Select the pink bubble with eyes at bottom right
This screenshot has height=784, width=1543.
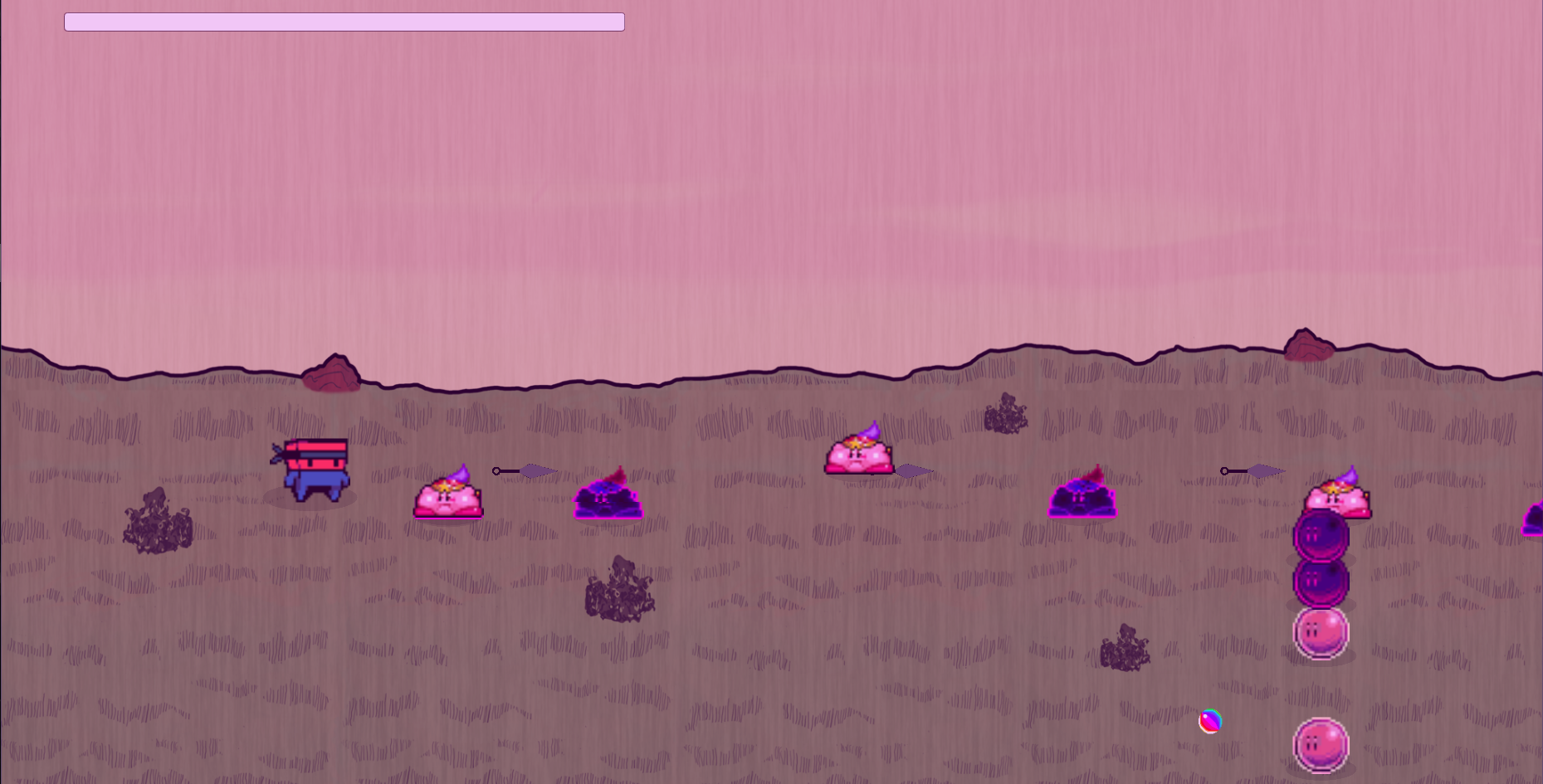(x=1322, y=745)
